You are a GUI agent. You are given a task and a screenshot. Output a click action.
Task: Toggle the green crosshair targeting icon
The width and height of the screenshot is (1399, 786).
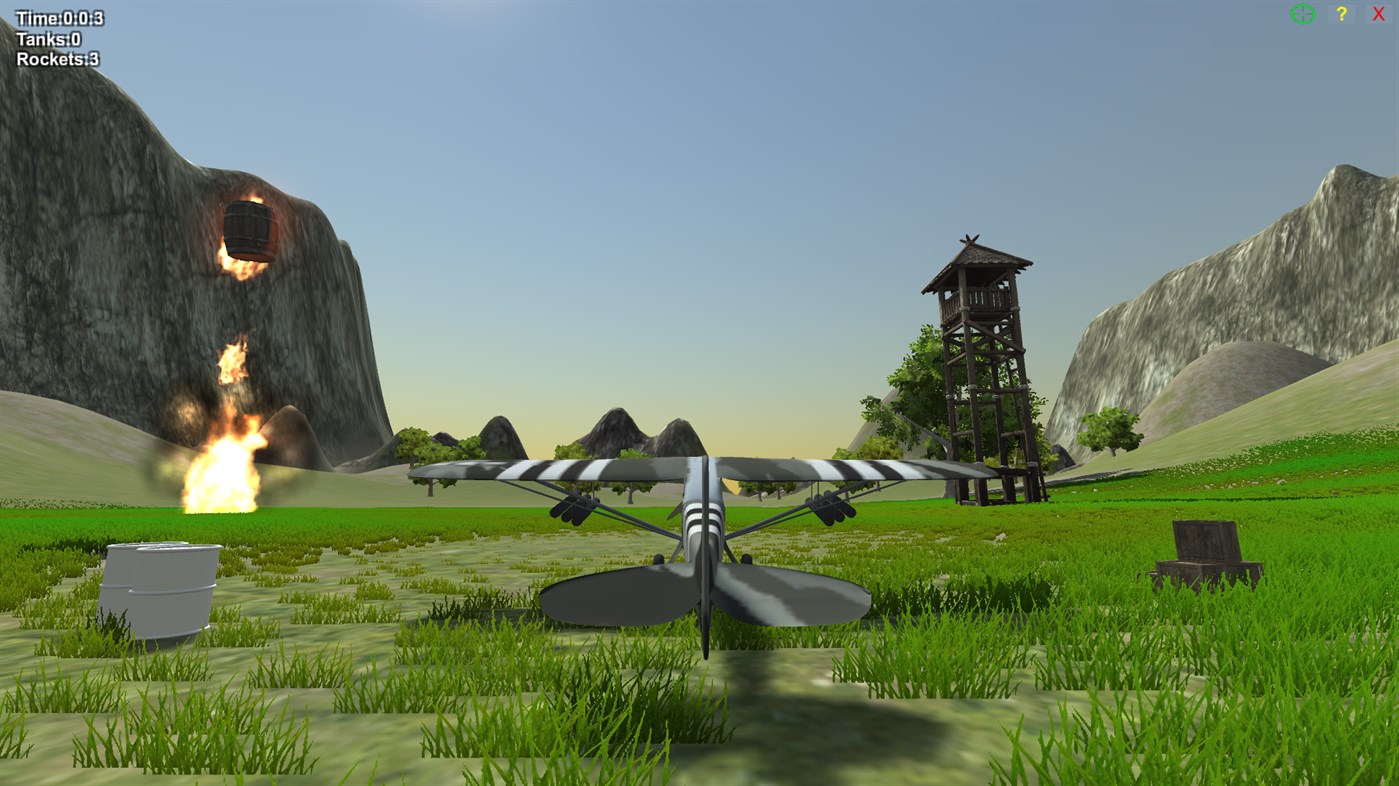[x=1301, y=14]
